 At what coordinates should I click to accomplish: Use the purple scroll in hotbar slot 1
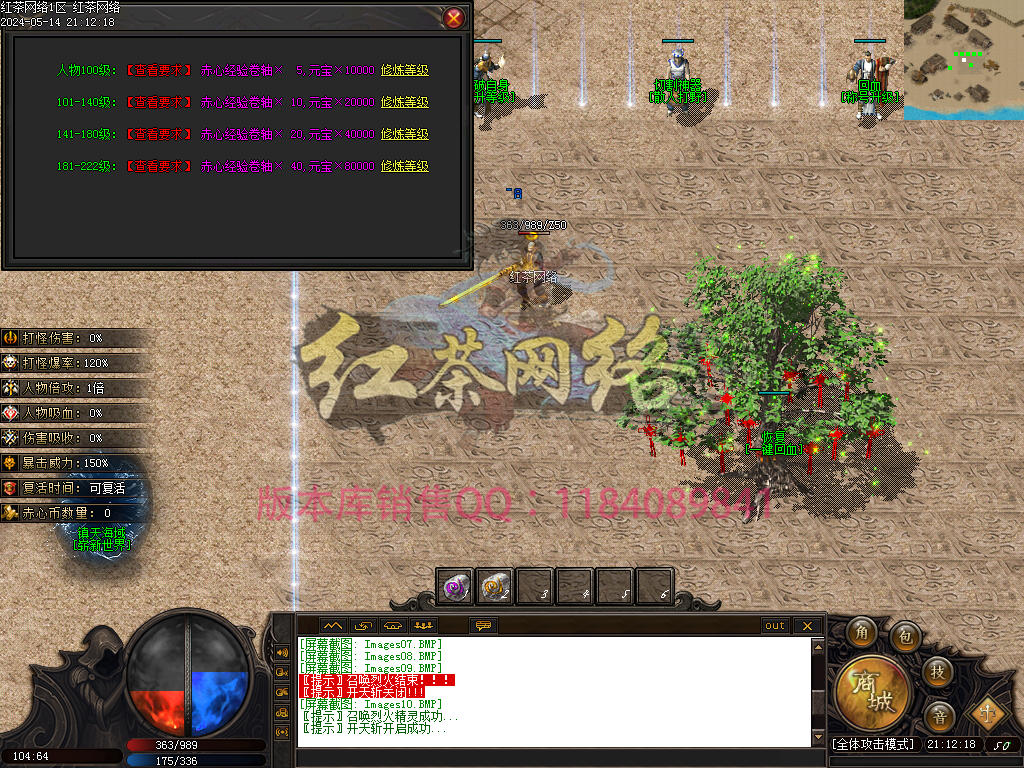click(x=458, y=587)
